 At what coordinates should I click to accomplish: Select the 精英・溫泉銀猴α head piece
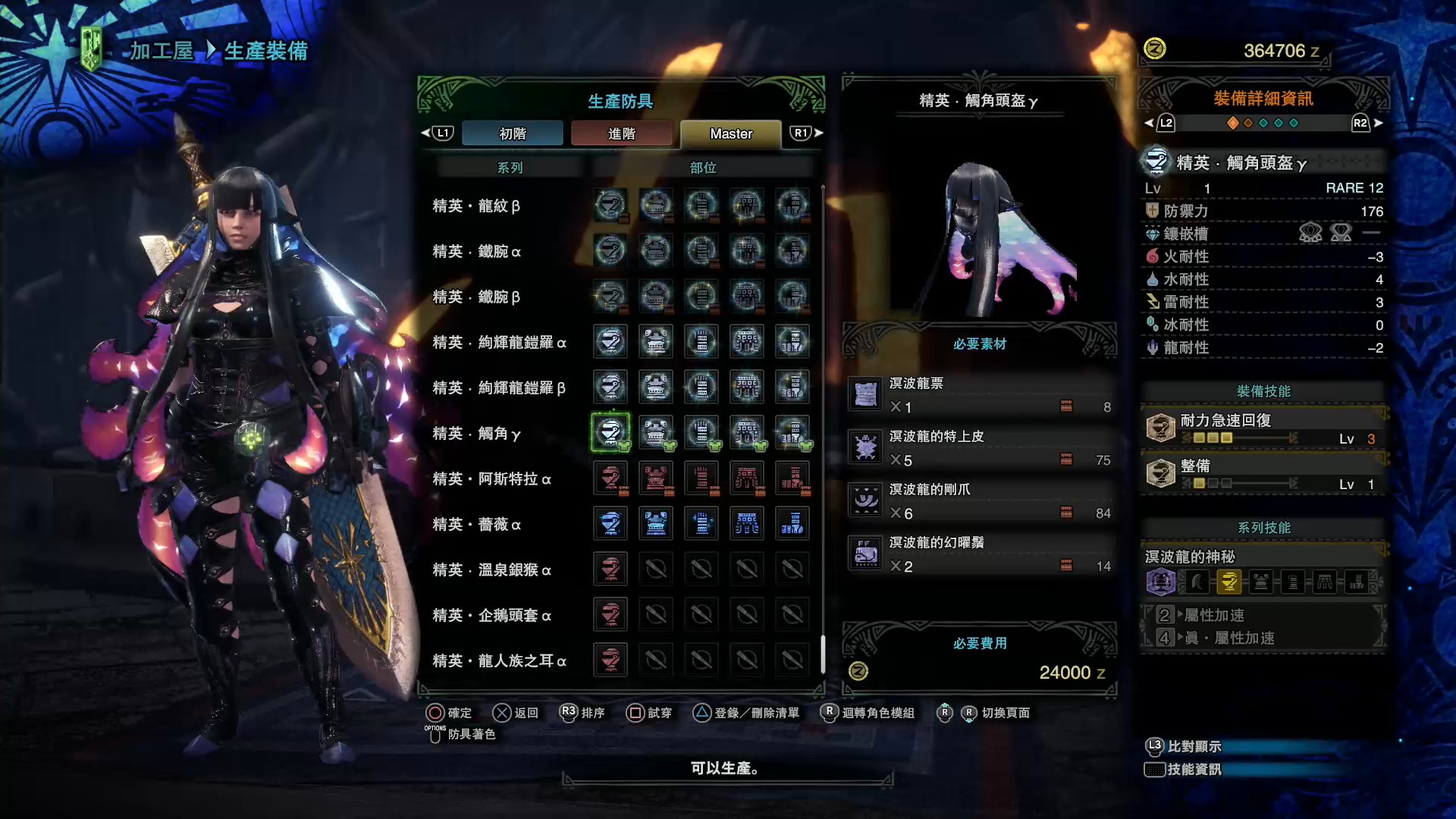pos(610,570)
